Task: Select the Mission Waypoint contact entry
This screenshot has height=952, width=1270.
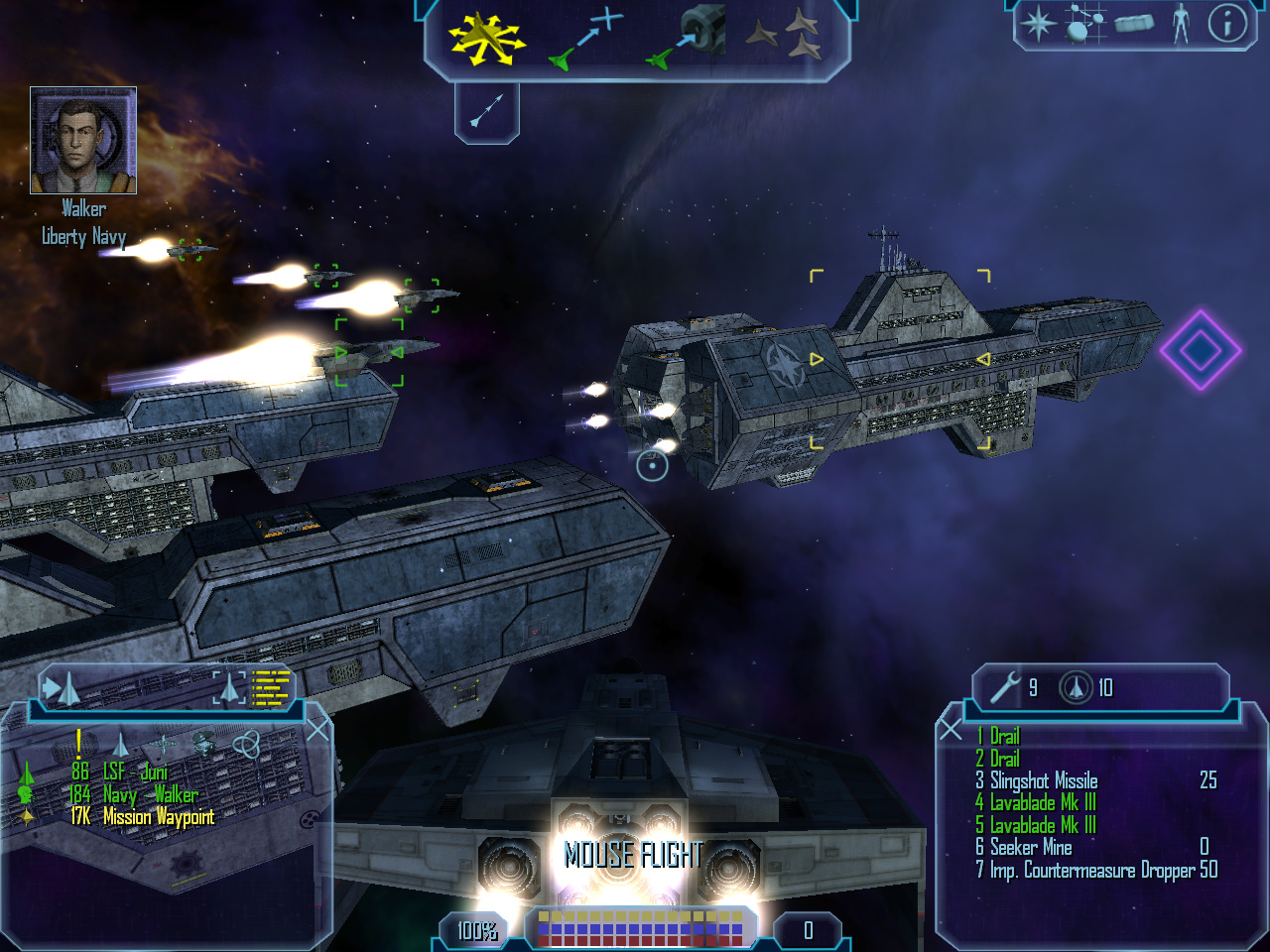Action: [158, 817]
